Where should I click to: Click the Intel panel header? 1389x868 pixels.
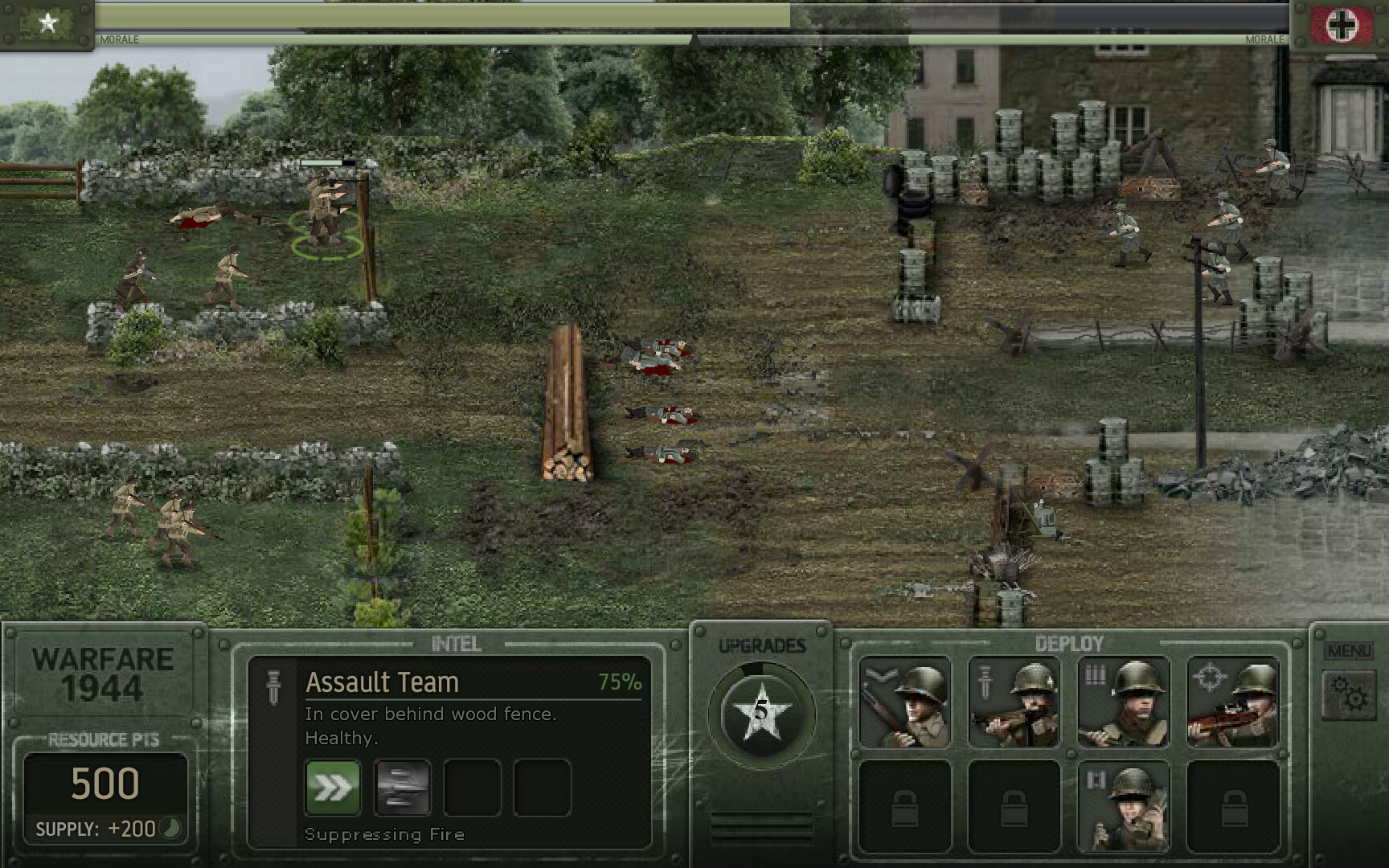tap(455, 643)
